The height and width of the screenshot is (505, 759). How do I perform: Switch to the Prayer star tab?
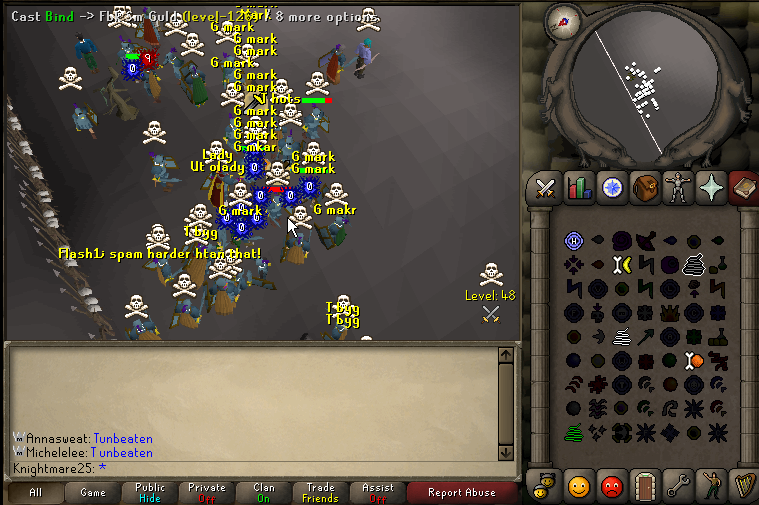712,187
